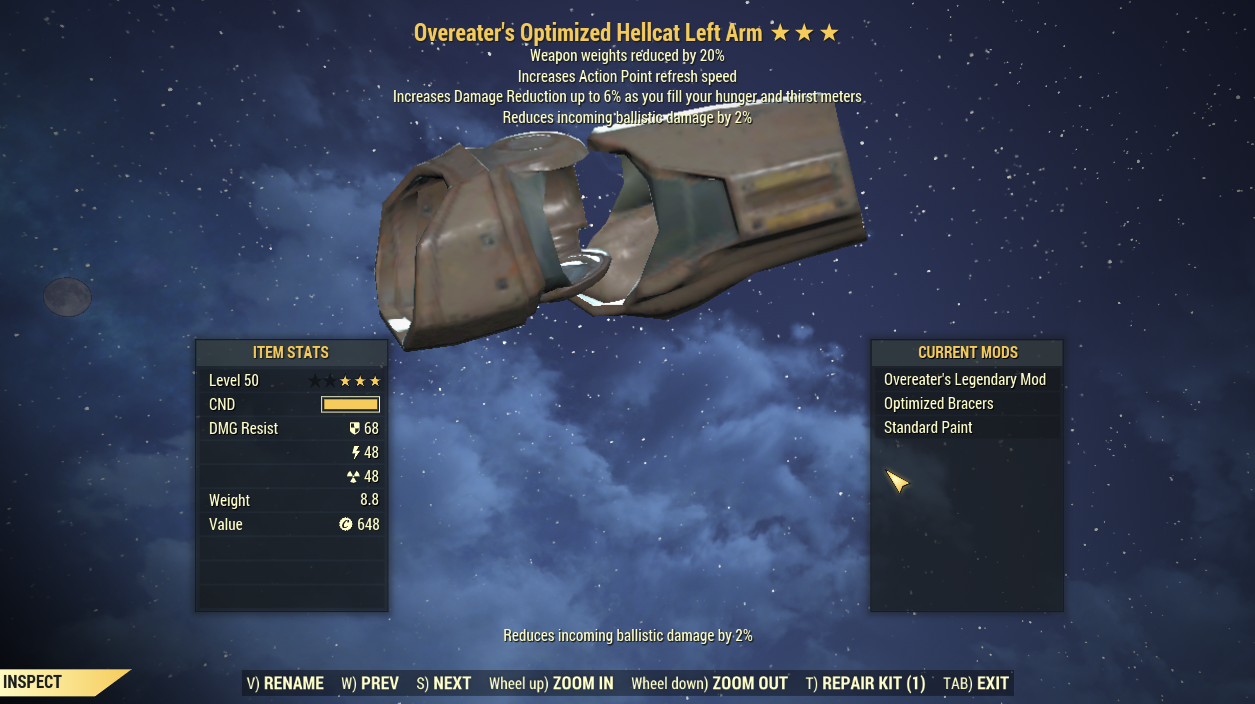Use the Repair Kit button
The width and height of the screenshot is (1255, 704).
[866, 684]
